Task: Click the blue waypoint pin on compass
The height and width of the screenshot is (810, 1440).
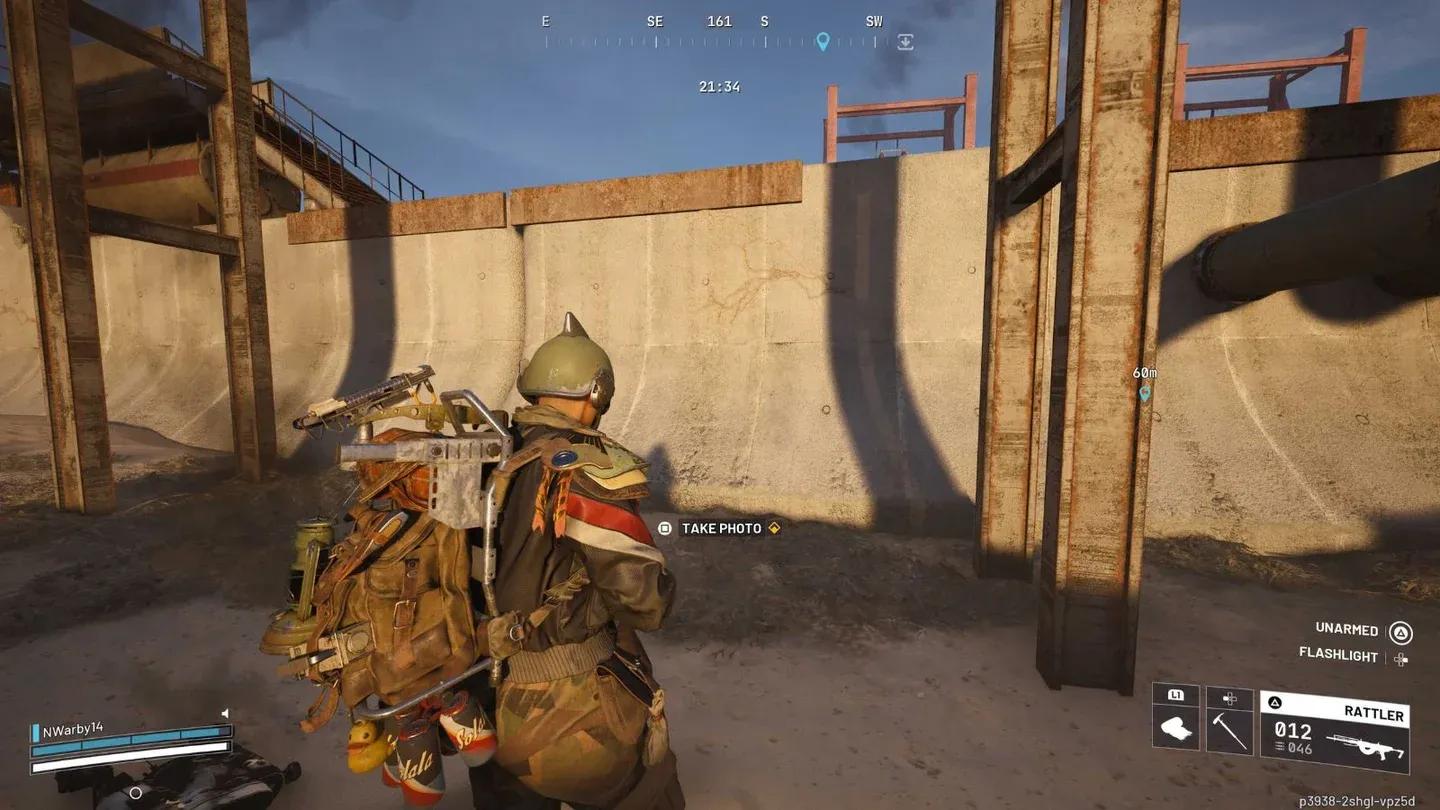Action: [822, 41]
